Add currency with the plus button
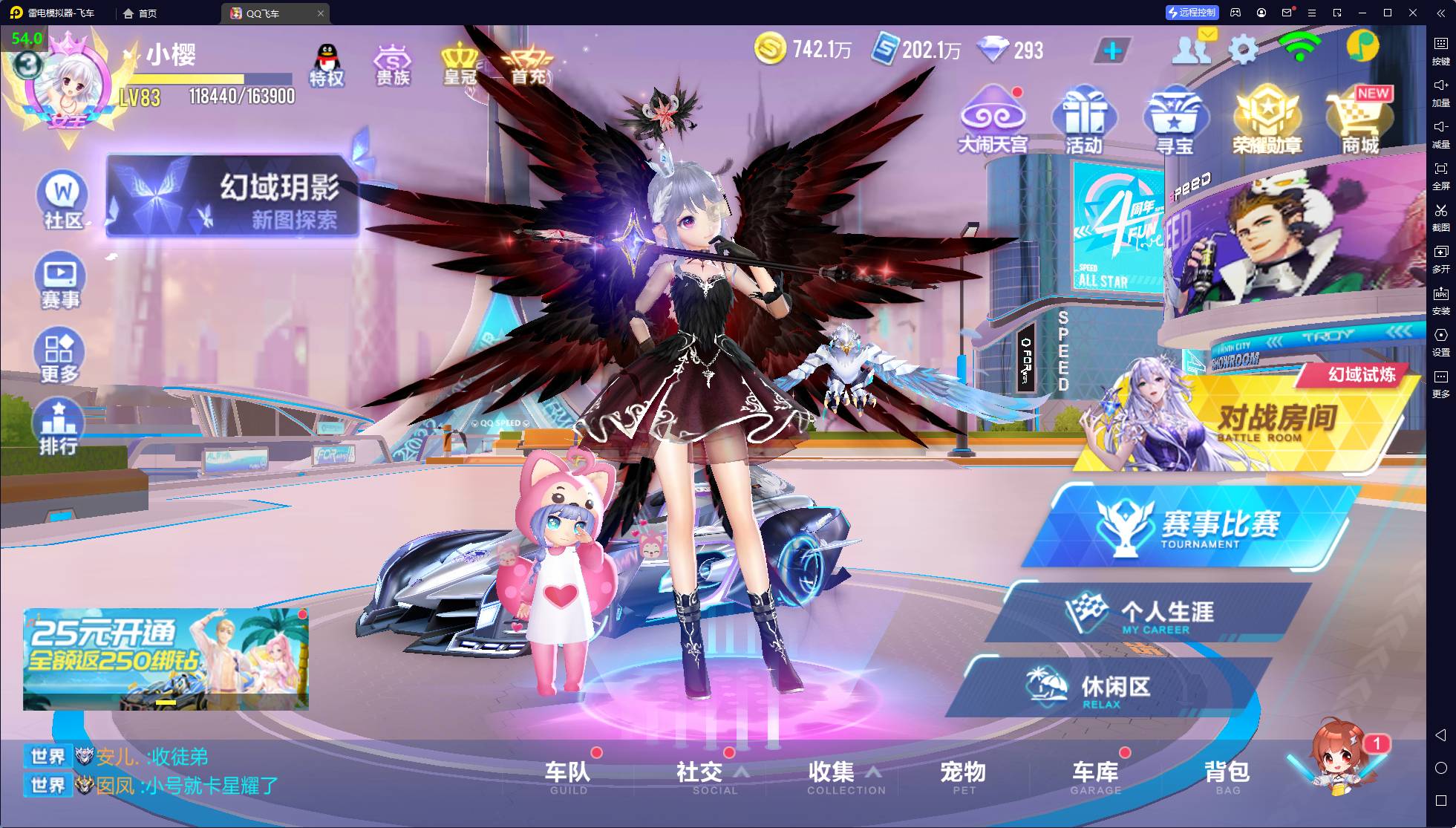Viewport: 1456px width, 828px height. [x=1112, y=50]
